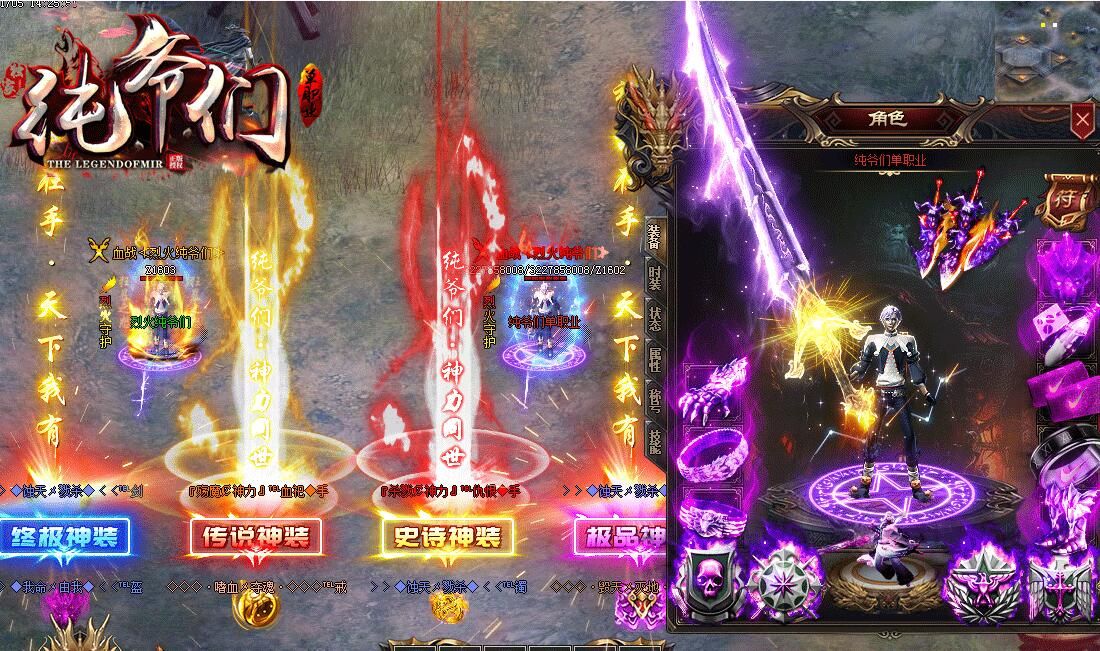Switch to the 装备 equipment tab
Screen dimensions: 1100x651
coord(653,236)
